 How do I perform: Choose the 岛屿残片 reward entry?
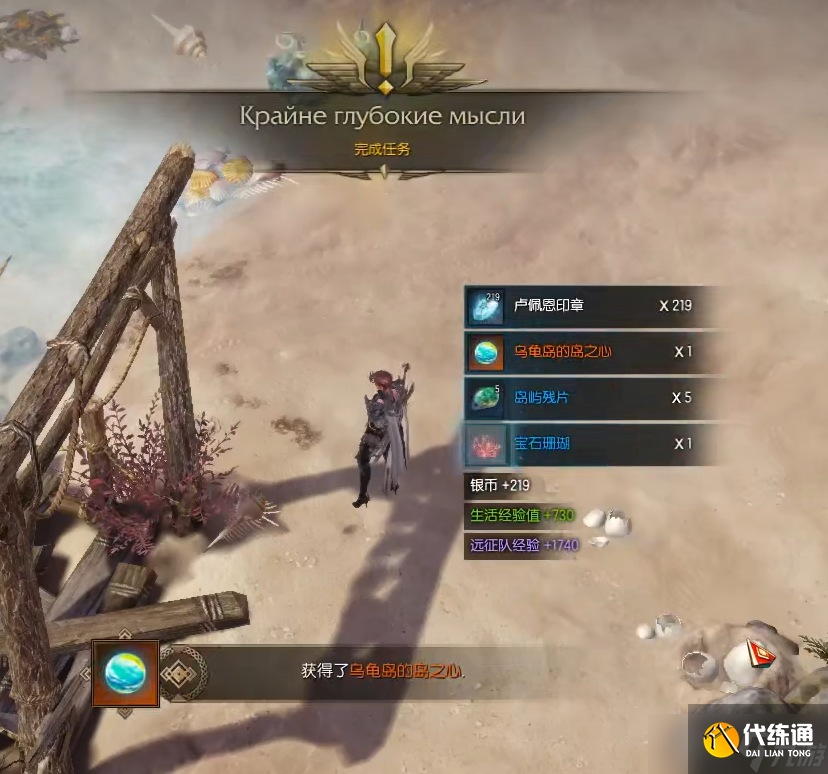click(590, 398)
